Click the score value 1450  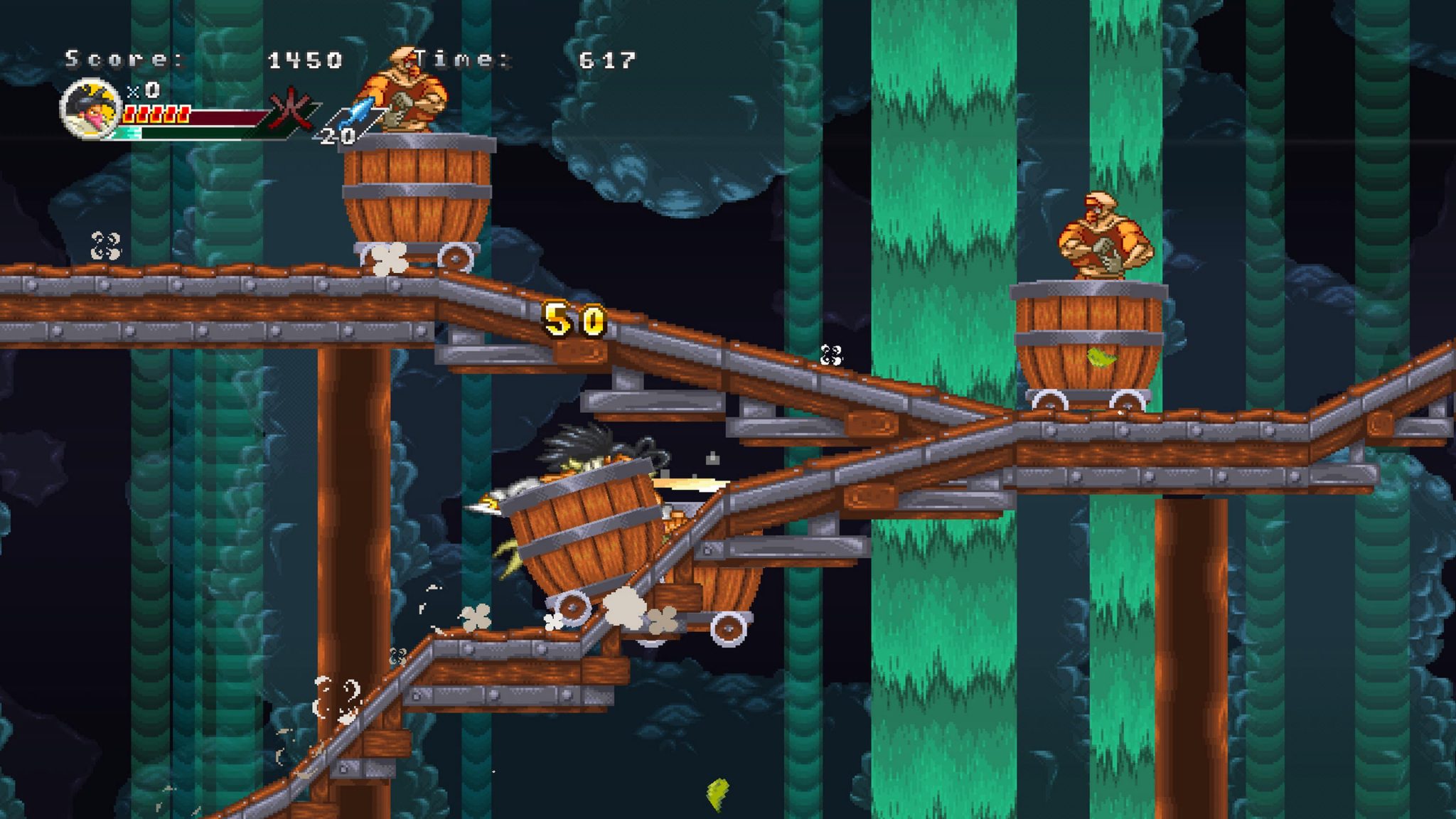pyautogui.click(x=306, y=59)
